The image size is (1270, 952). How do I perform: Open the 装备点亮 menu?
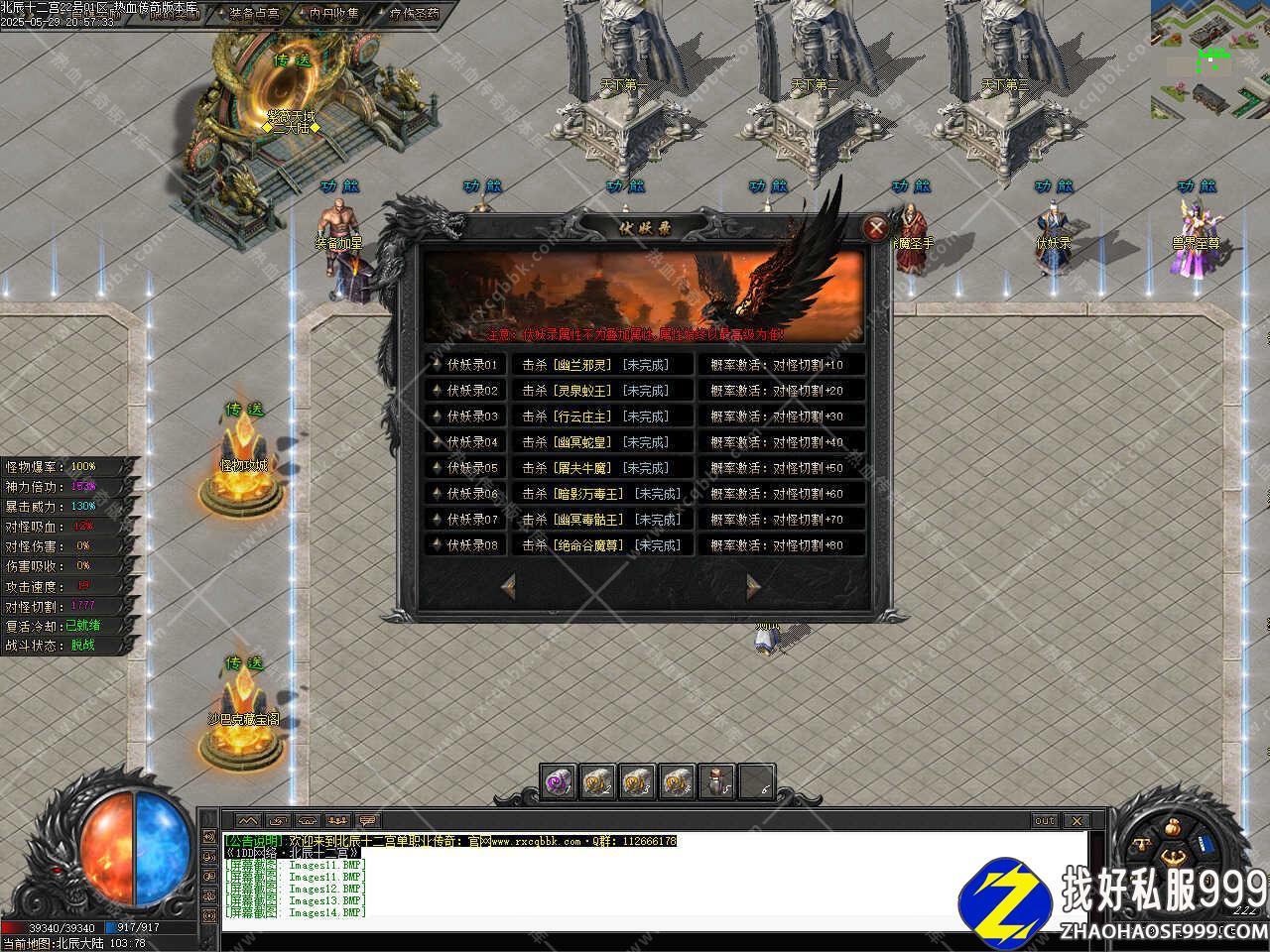(x=254, y=14)
